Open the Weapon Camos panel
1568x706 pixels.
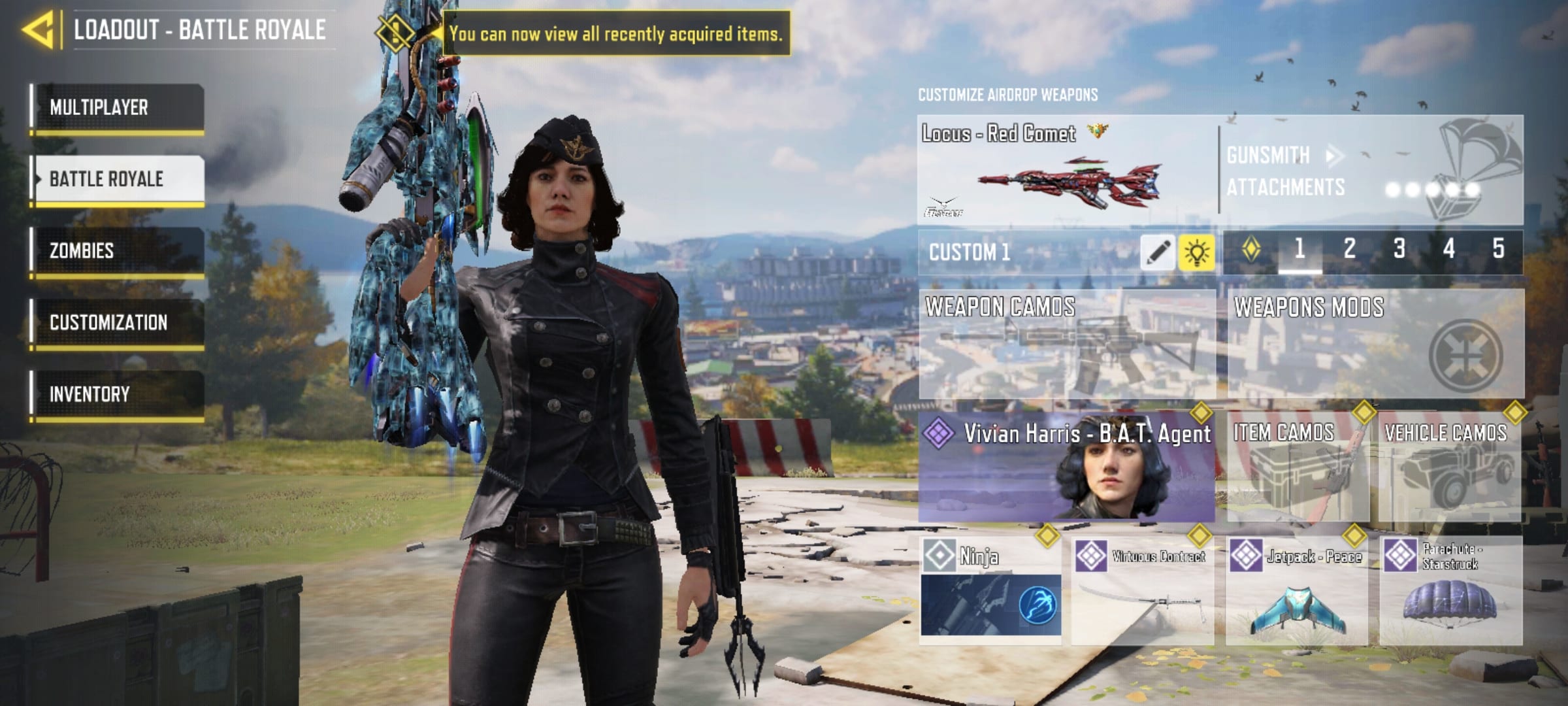[1066, 344]
